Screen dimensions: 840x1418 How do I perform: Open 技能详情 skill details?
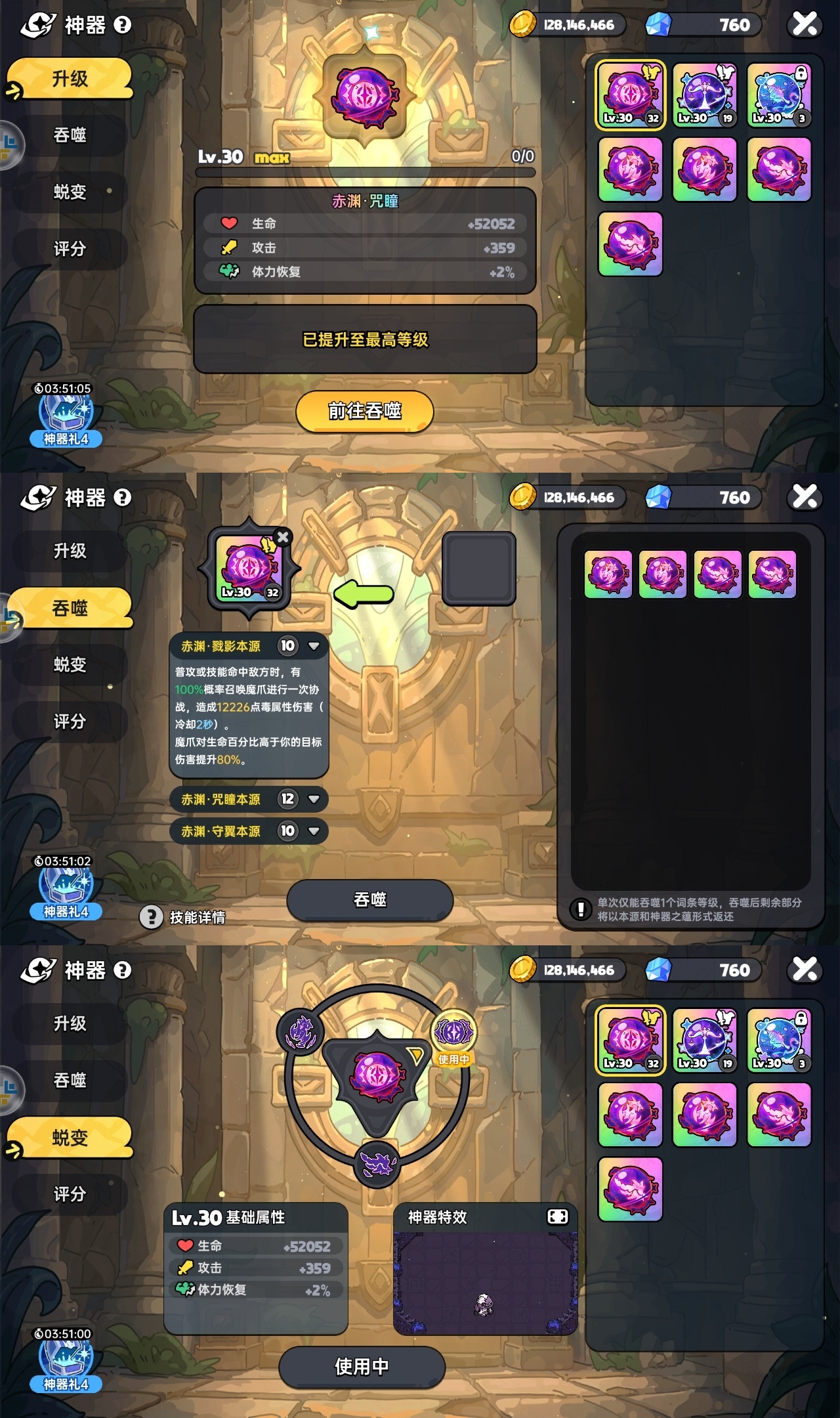point(183,917)
